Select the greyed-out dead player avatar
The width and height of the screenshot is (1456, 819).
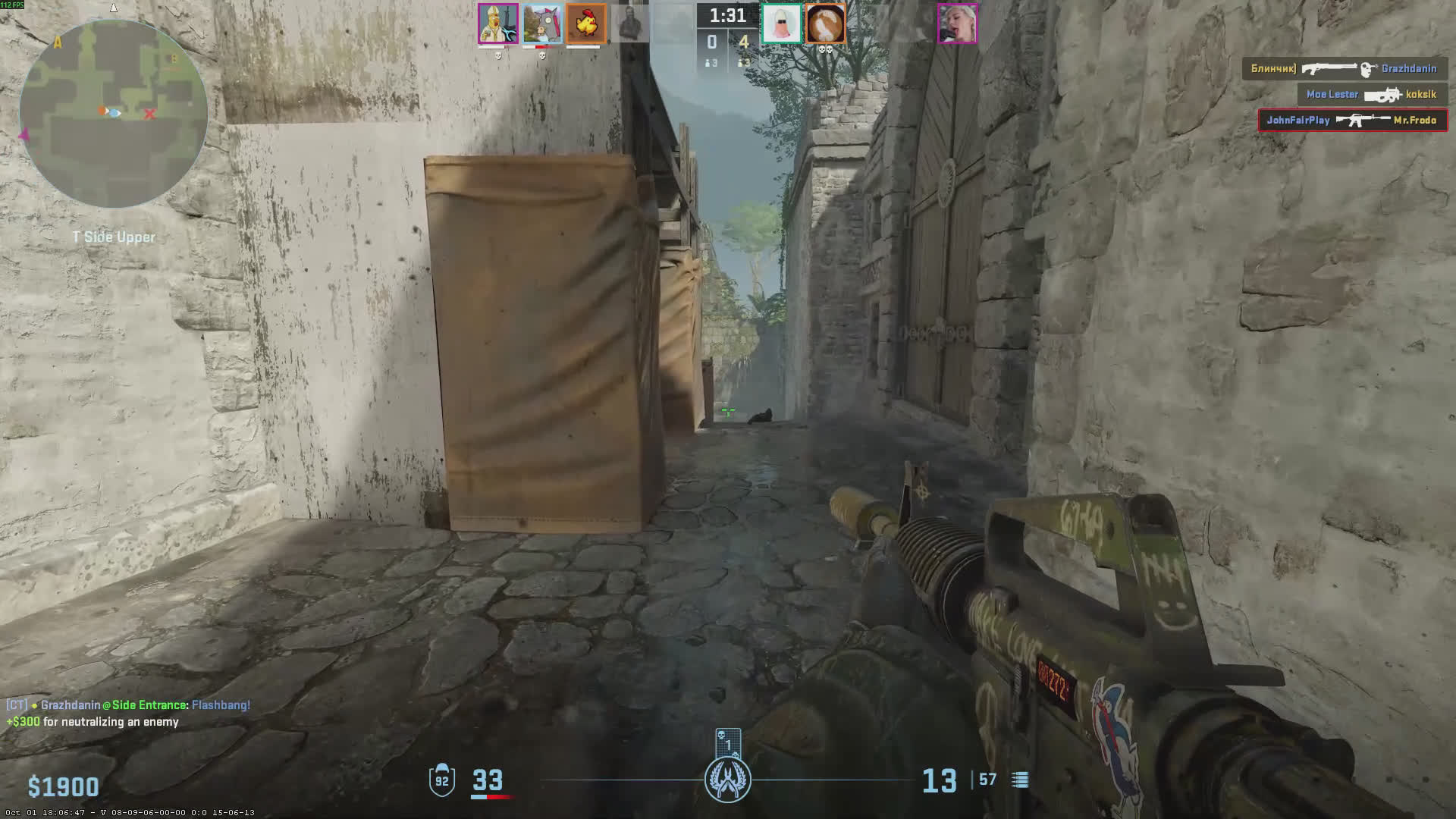click(x=629, y=24)
